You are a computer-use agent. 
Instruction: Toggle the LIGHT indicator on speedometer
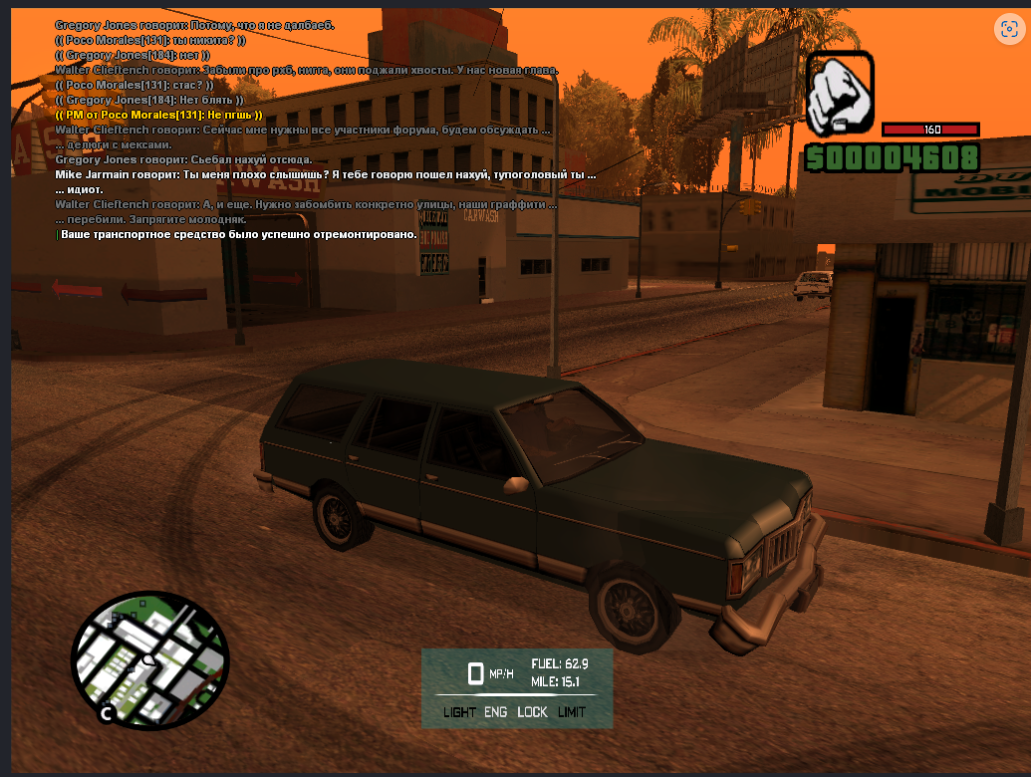(460, 712)
